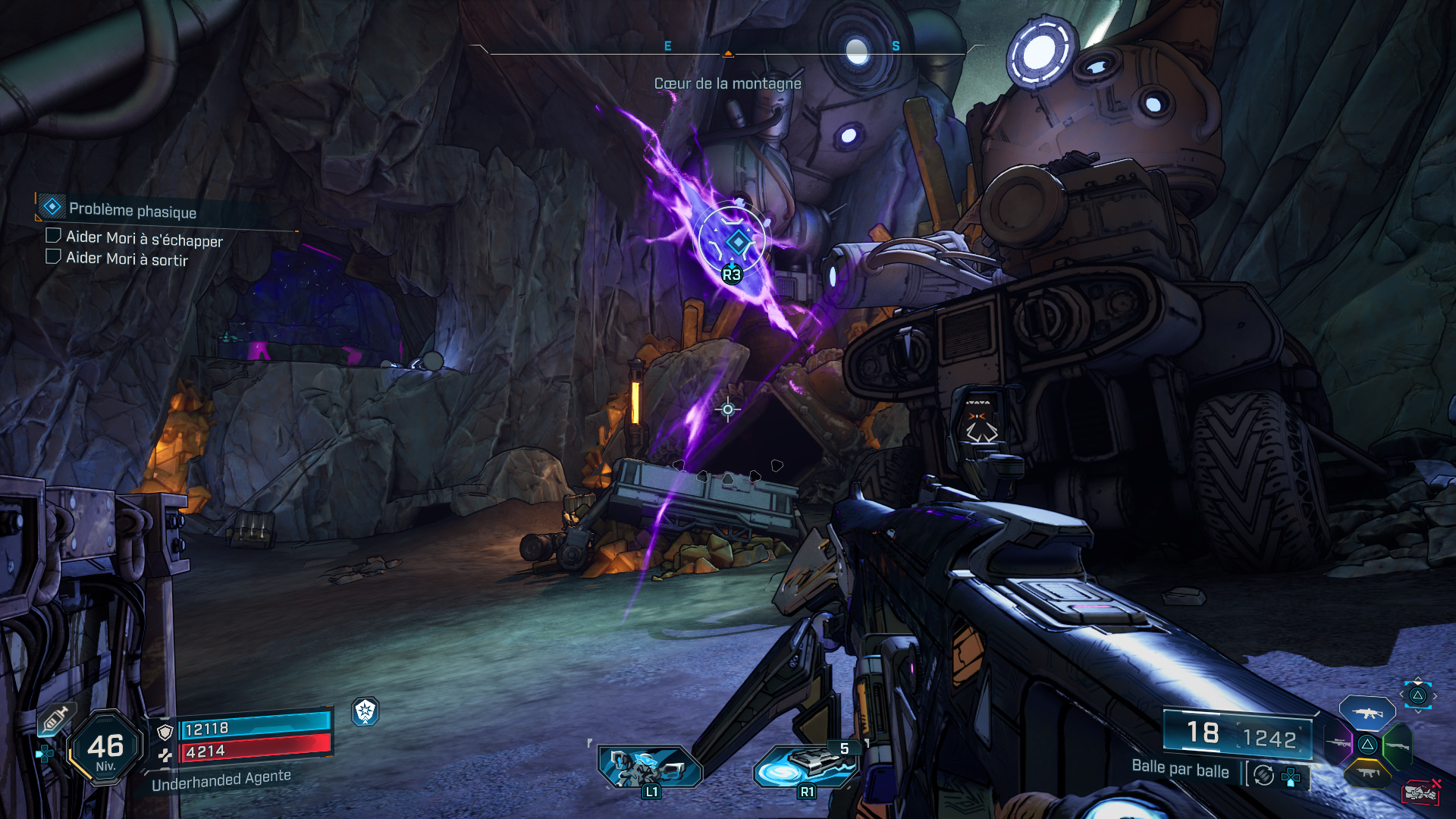Click the quest waypoint diamond marker
The width and height of the screenshot is (1456, 819).
click(x=736, y=242)
